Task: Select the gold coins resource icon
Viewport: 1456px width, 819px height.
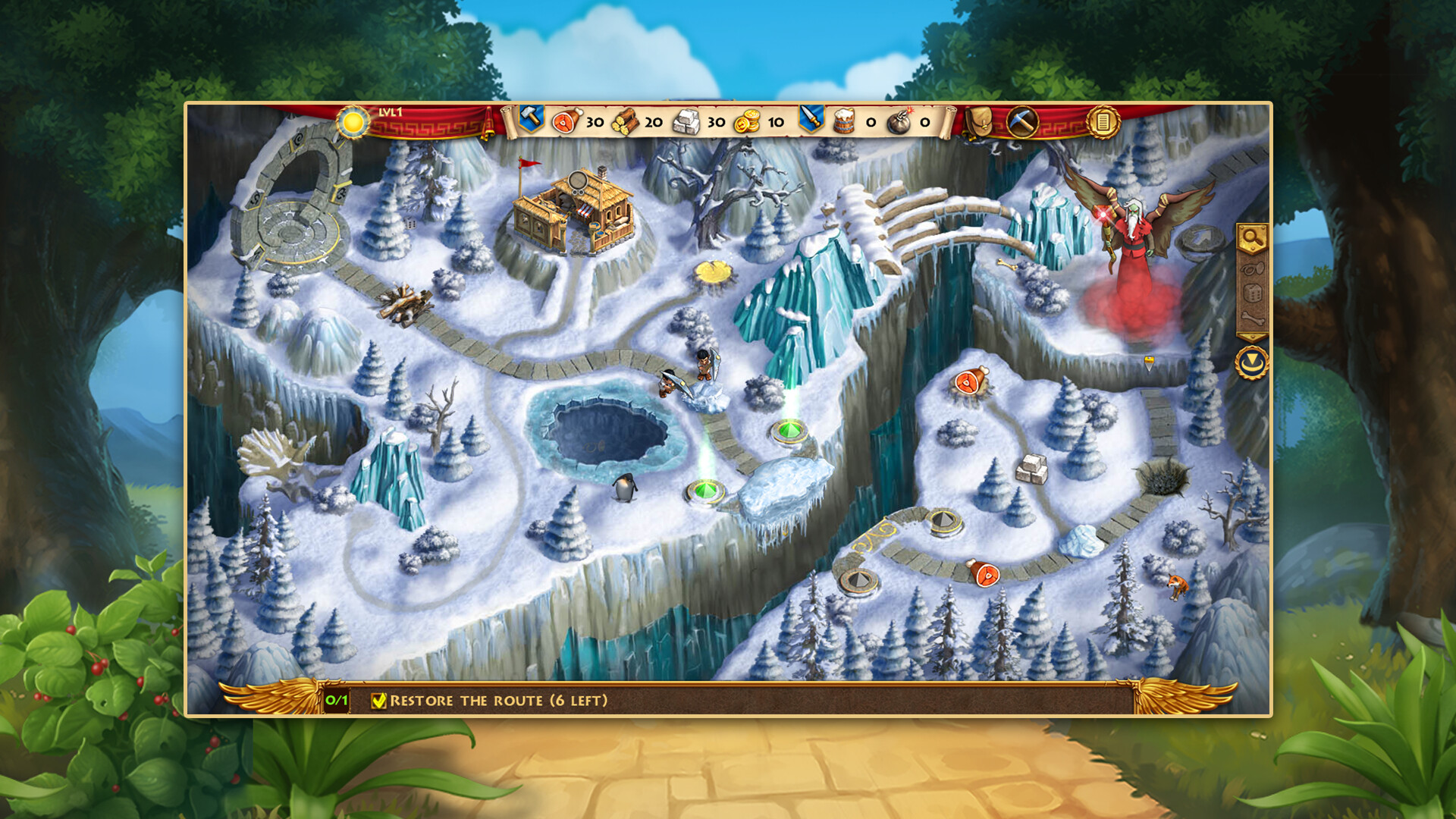Action: (746, 121)
